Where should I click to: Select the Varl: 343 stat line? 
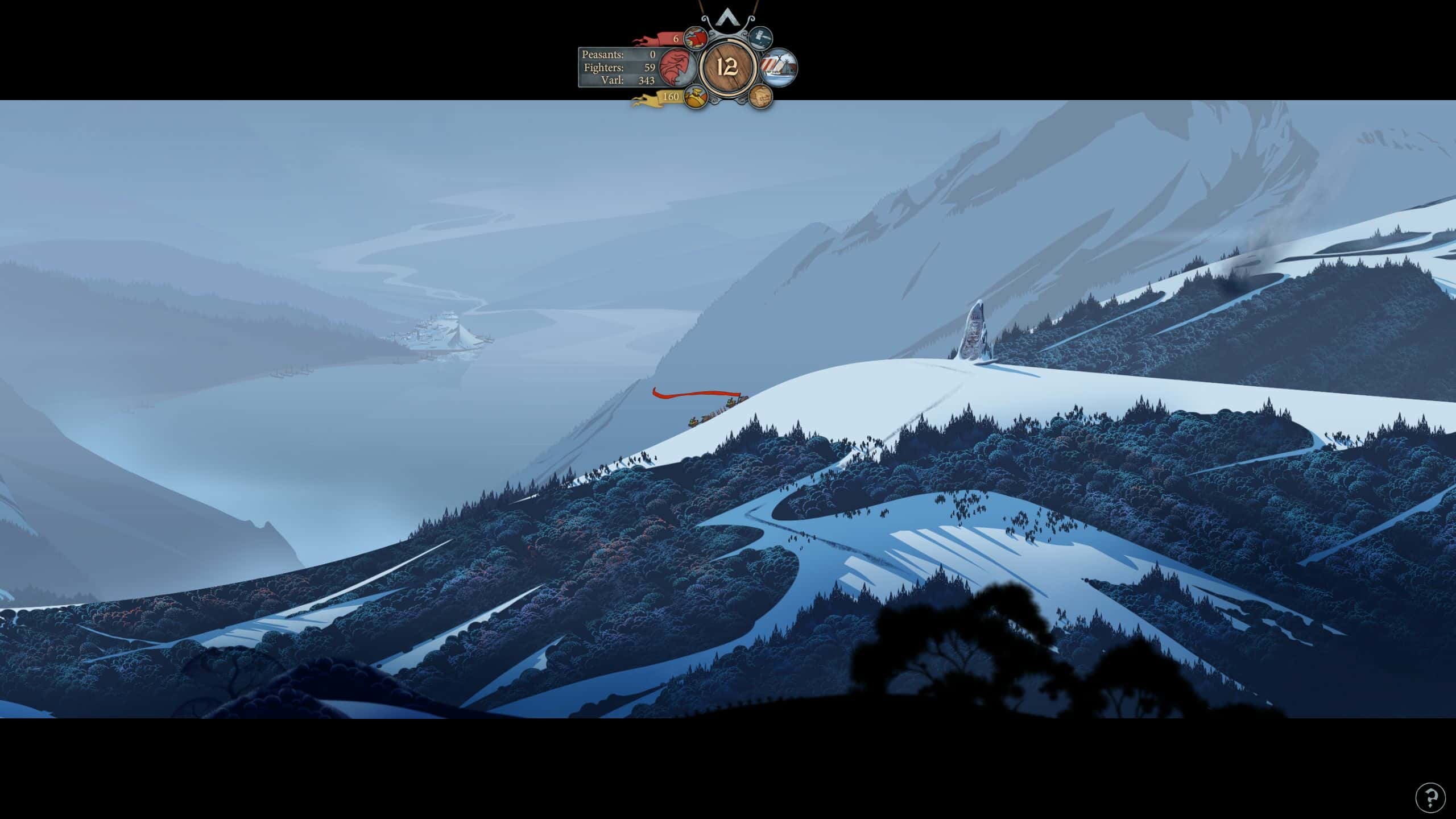tap(619, 80)
